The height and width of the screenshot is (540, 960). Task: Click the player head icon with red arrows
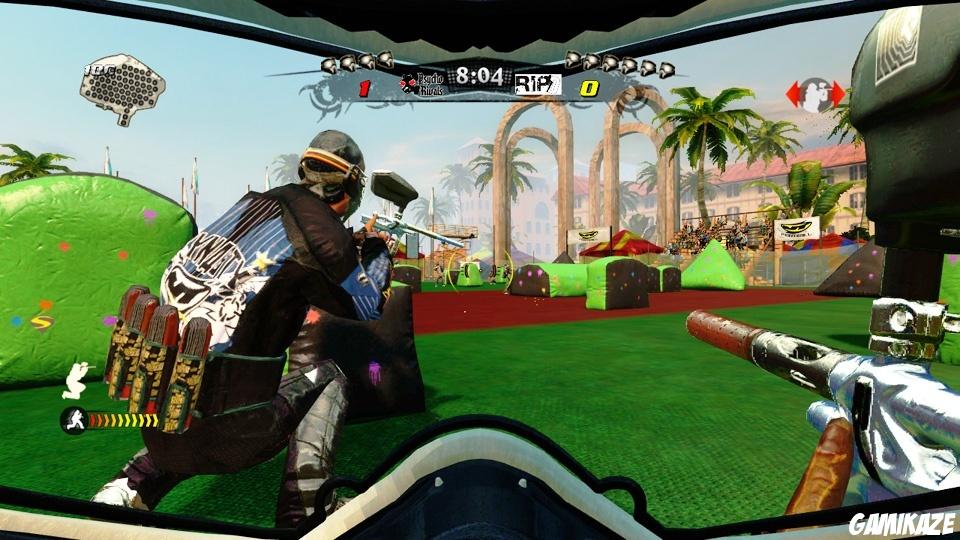pyautogui.click(x=815, y=95)
